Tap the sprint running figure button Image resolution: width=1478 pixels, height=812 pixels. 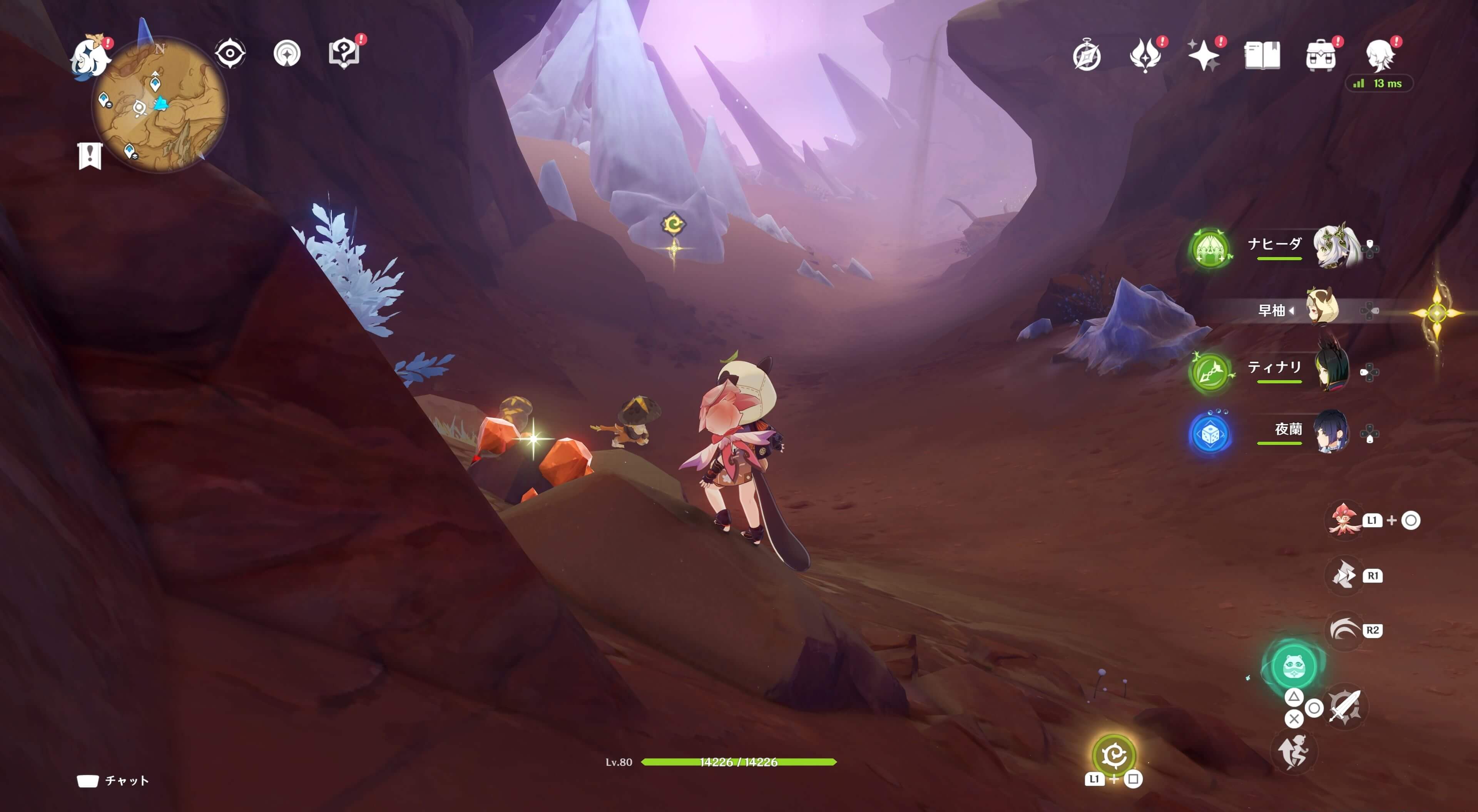[x=1293, y=752]
